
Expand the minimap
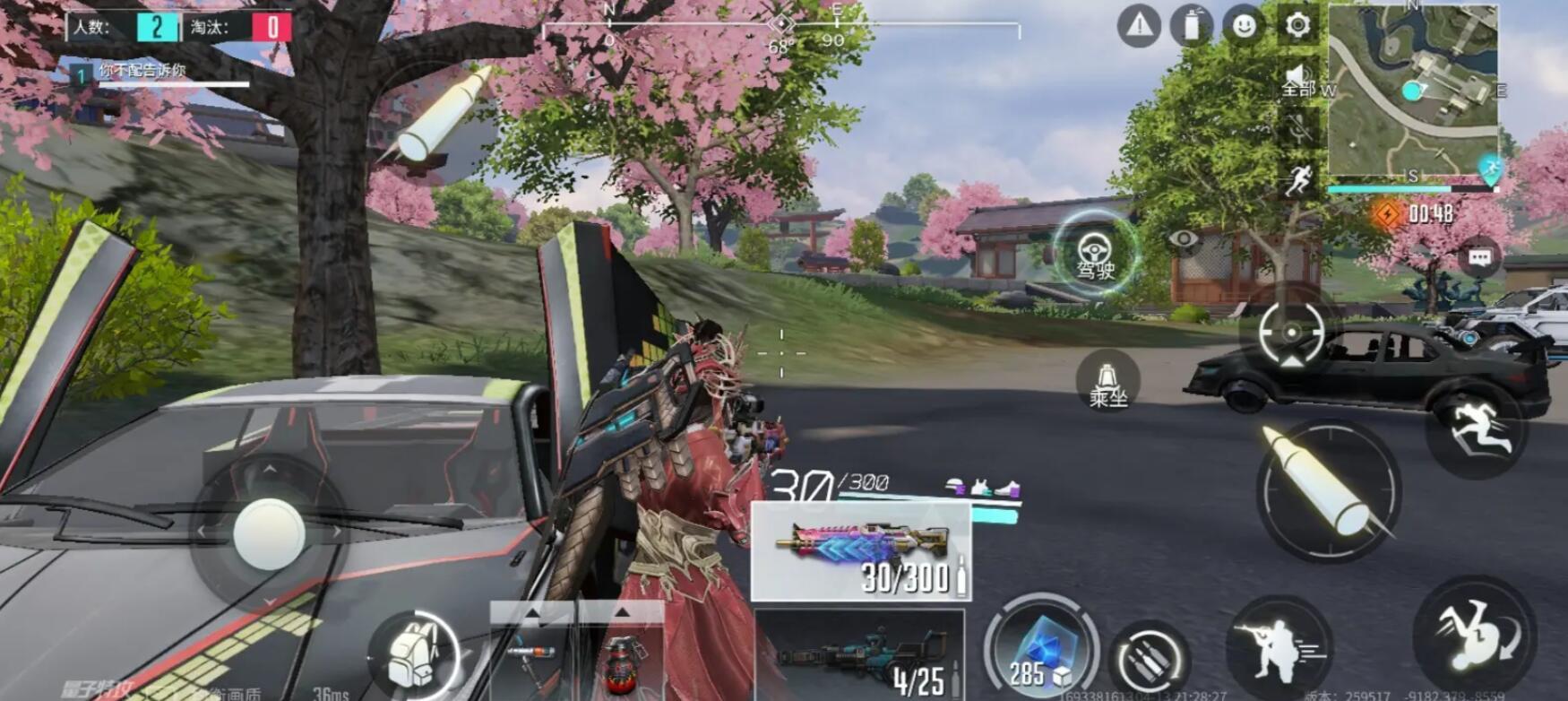[x=1412, y=90]
